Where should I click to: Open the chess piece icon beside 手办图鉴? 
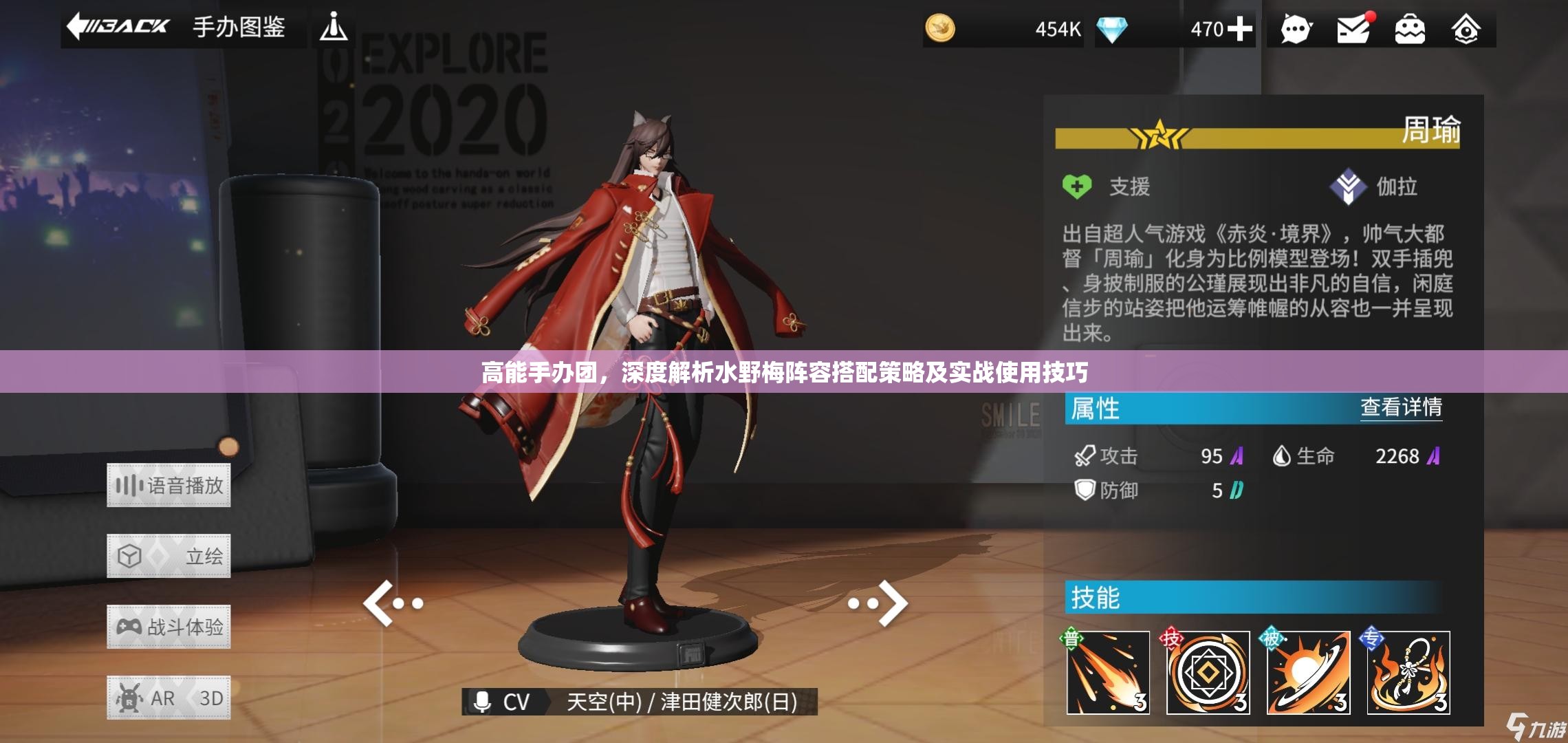point(334,28)
